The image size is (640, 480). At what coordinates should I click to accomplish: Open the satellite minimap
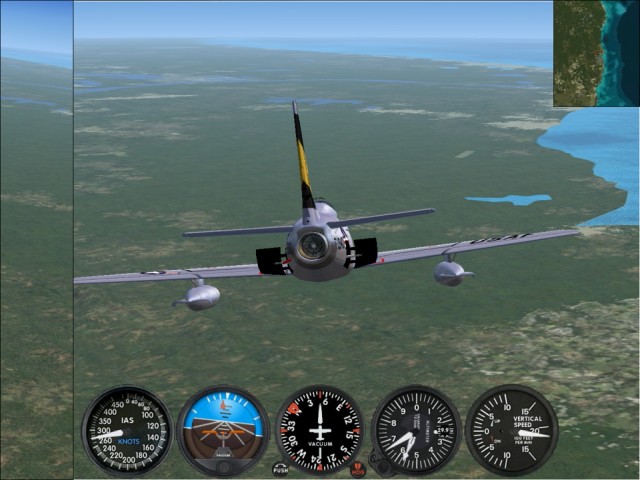pos(596,53)
